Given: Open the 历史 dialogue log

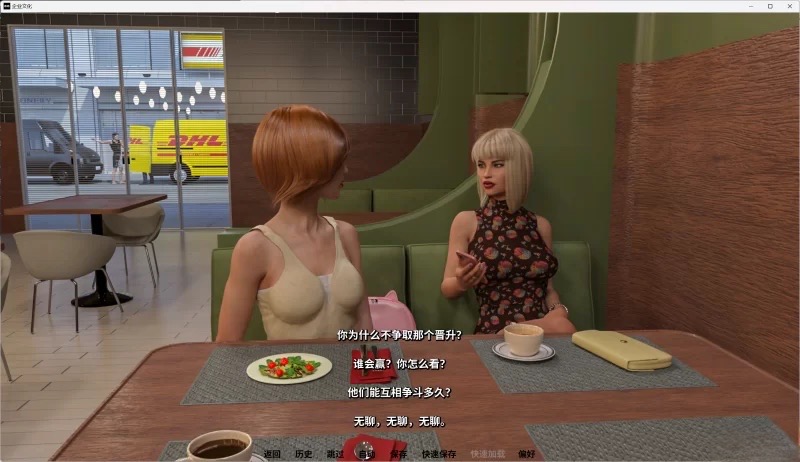Looking at the screenshot, I should point(303,454).
